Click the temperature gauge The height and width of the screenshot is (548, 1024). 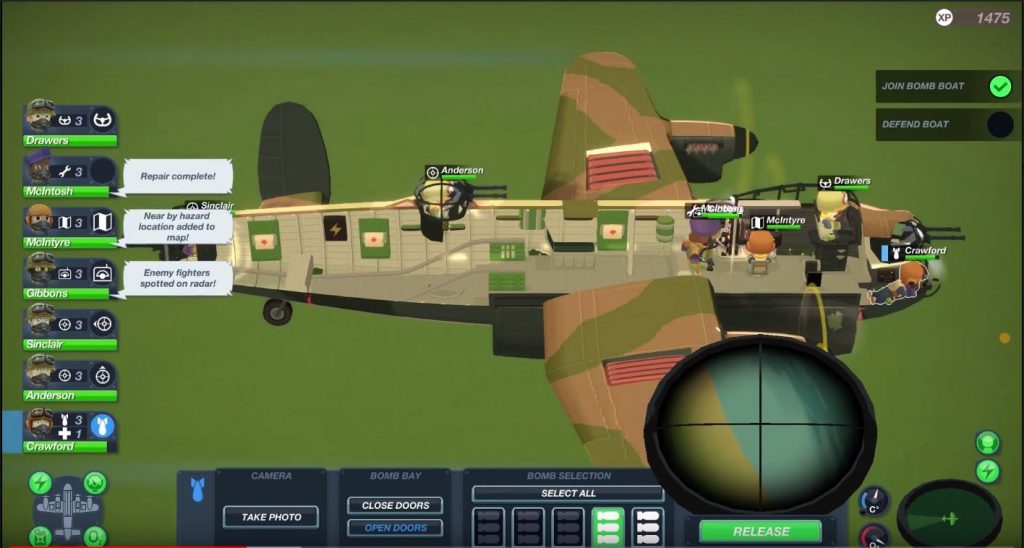873,501
